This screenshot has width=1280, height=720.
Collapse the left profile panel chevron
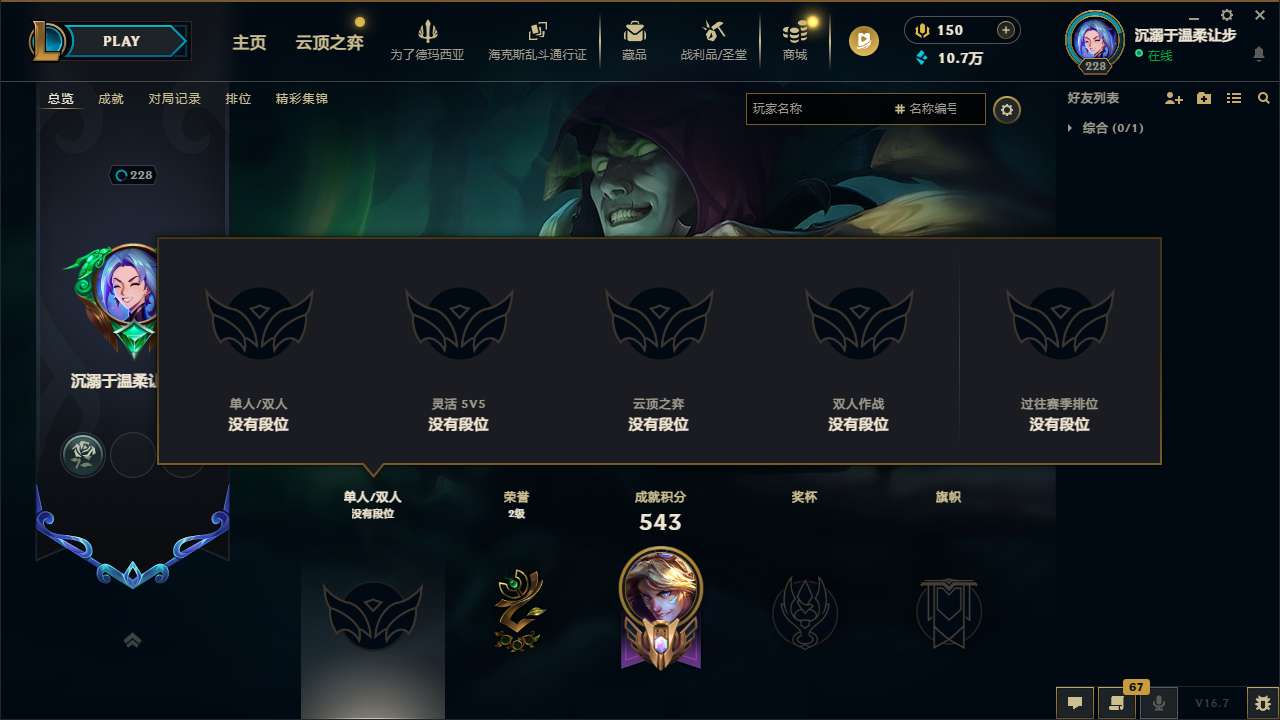[133, 639]
